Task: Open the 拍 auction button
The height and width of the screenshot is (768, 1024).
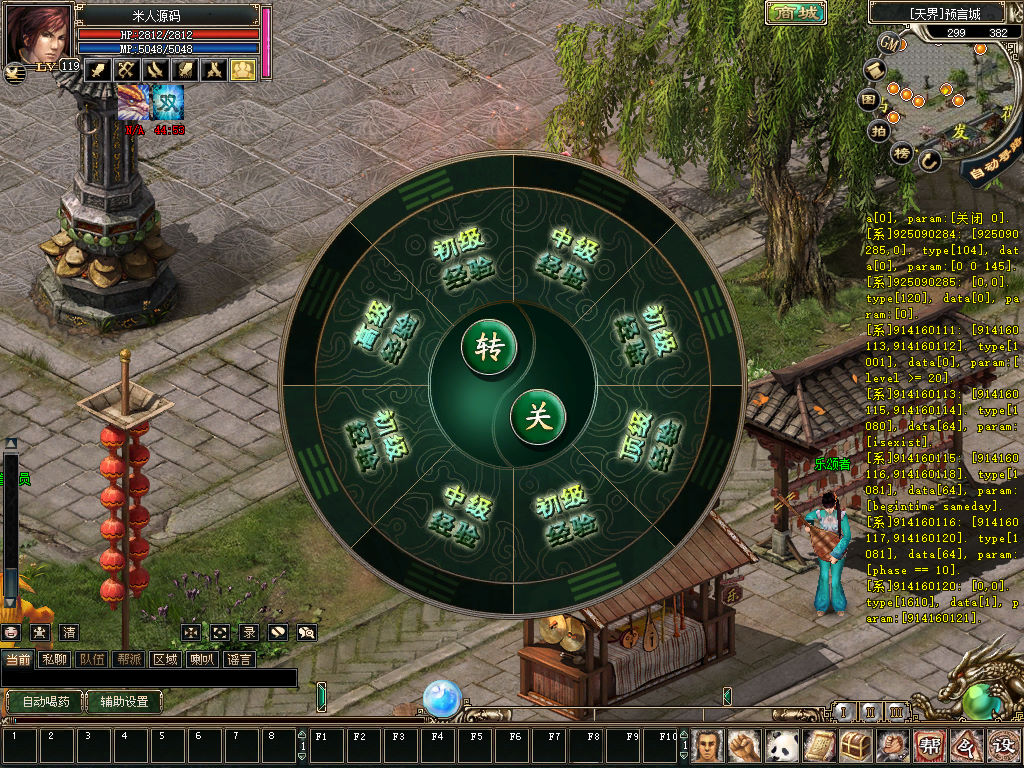Action: (x=879, y=130)
